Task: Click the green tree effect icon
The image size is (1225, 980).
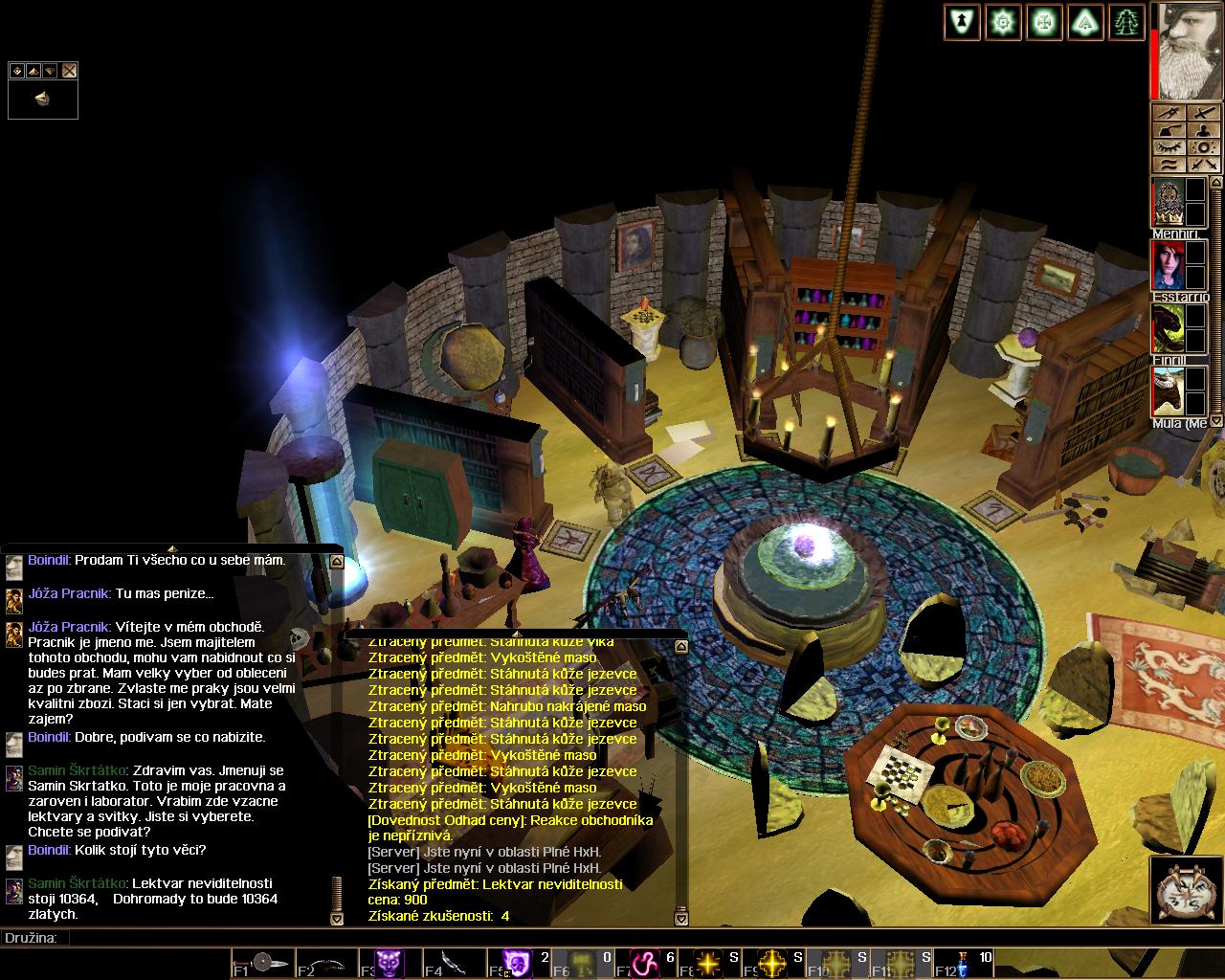Action: tap(1126, 22)
